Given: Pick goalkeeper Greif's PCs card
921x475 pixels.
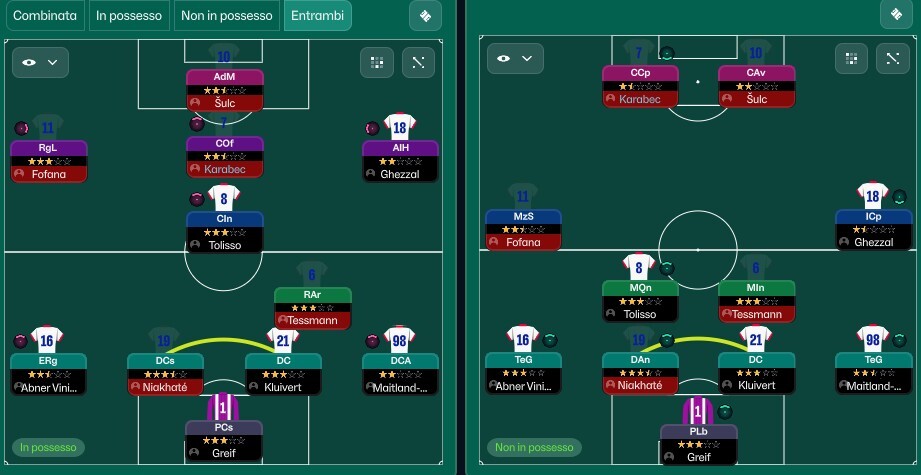Looking at the screenshot, I should [224, 440].
